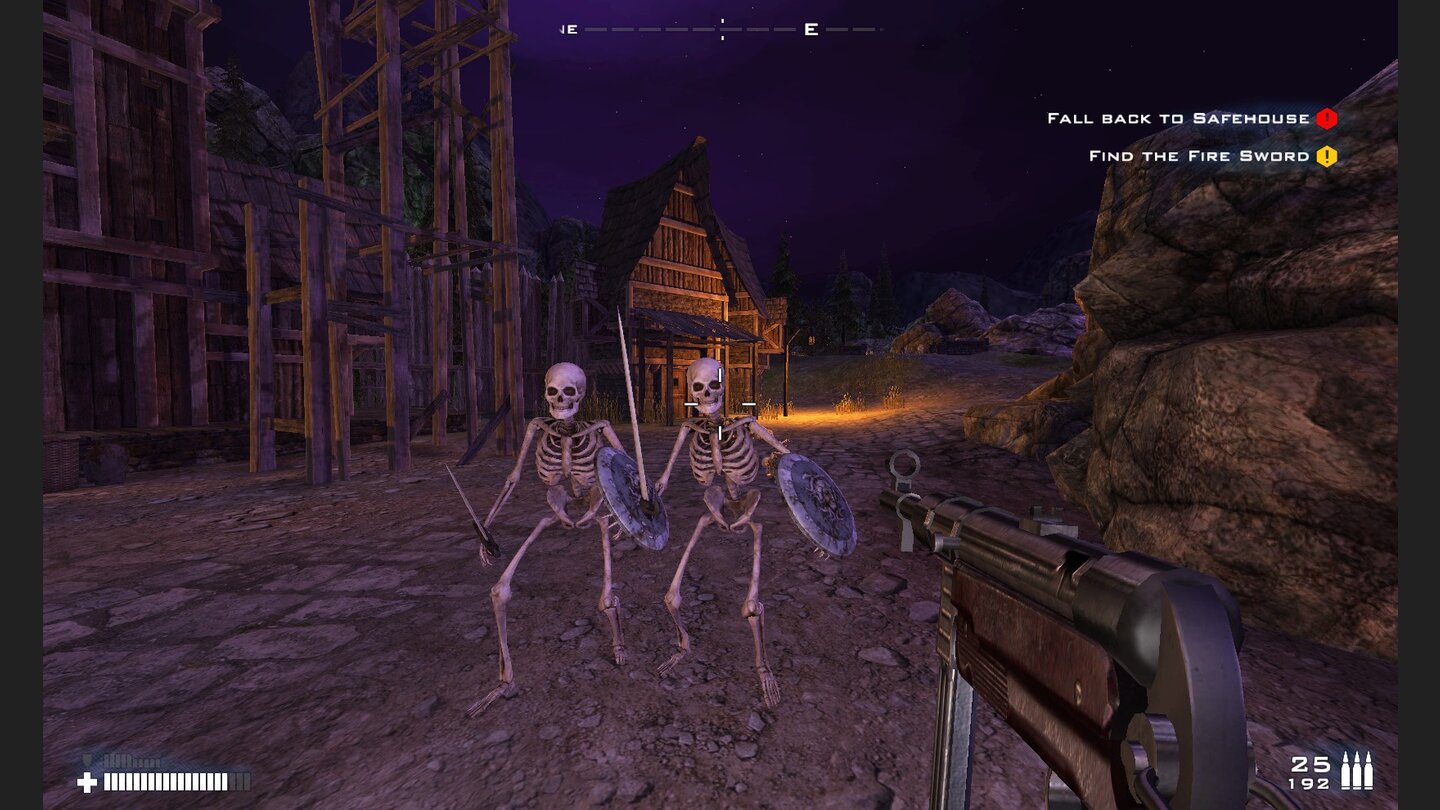
Task: Click the yellow exclamation marker beside Fire Sword objective
Action: (x=1325, y=156)
